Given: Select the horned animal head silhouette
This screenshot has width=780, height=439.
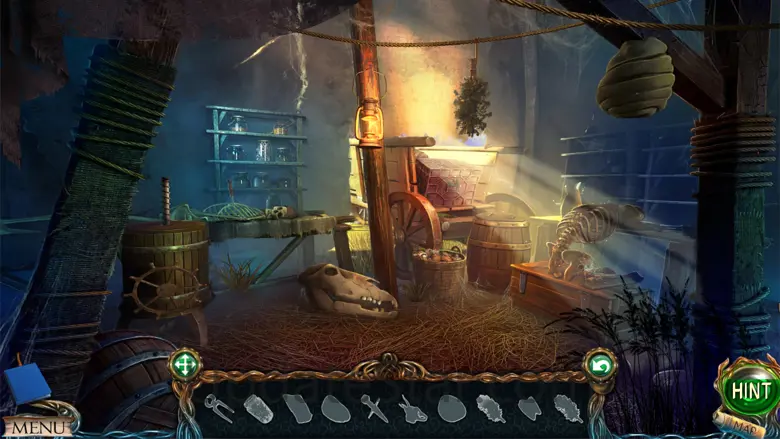Looking at the screenshot, I should [x=412, y=408].
